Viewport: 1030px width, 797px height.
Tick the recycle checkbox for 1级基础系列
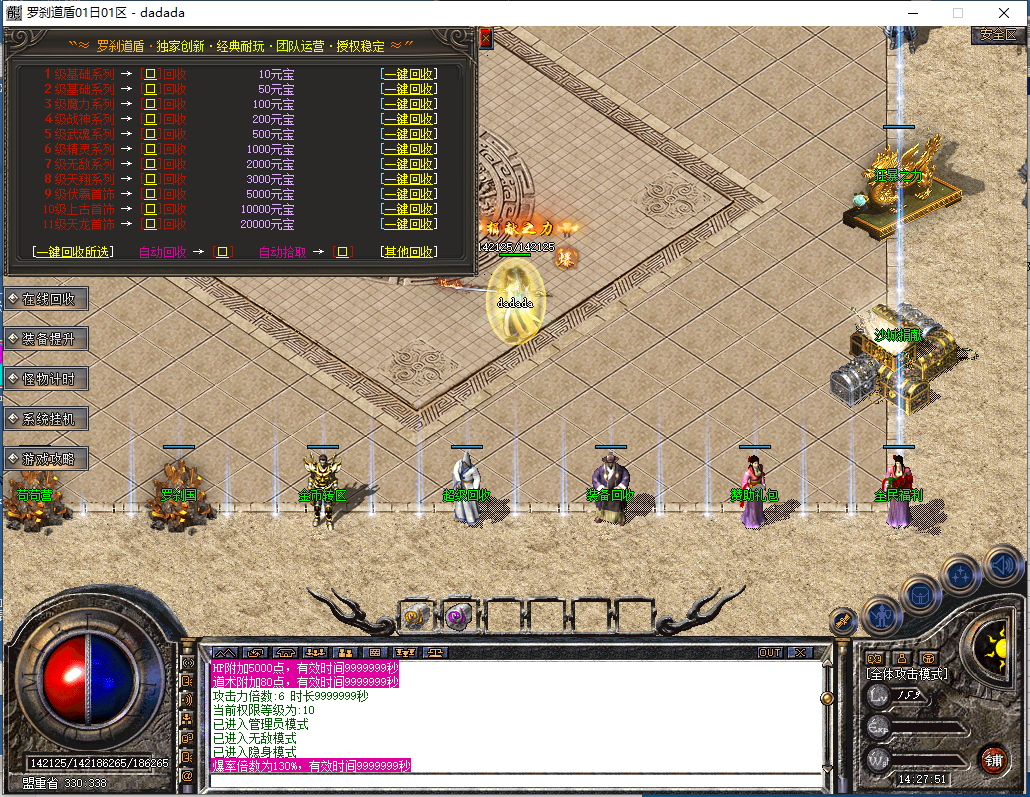click(x=152, y=74)
